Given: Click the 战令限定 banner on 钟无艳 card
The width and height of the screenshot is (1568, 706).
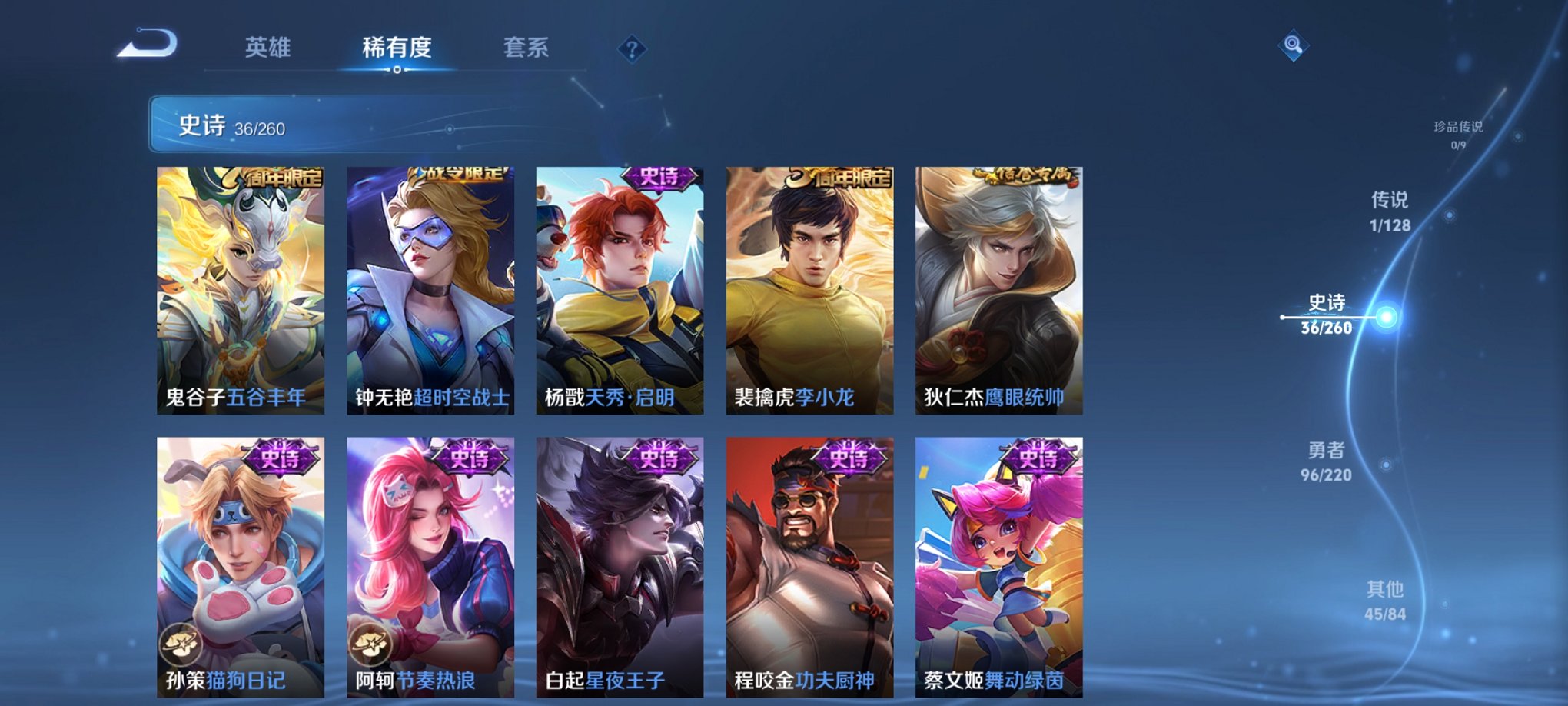Looking at the screenshot, I should pos(457,176).
